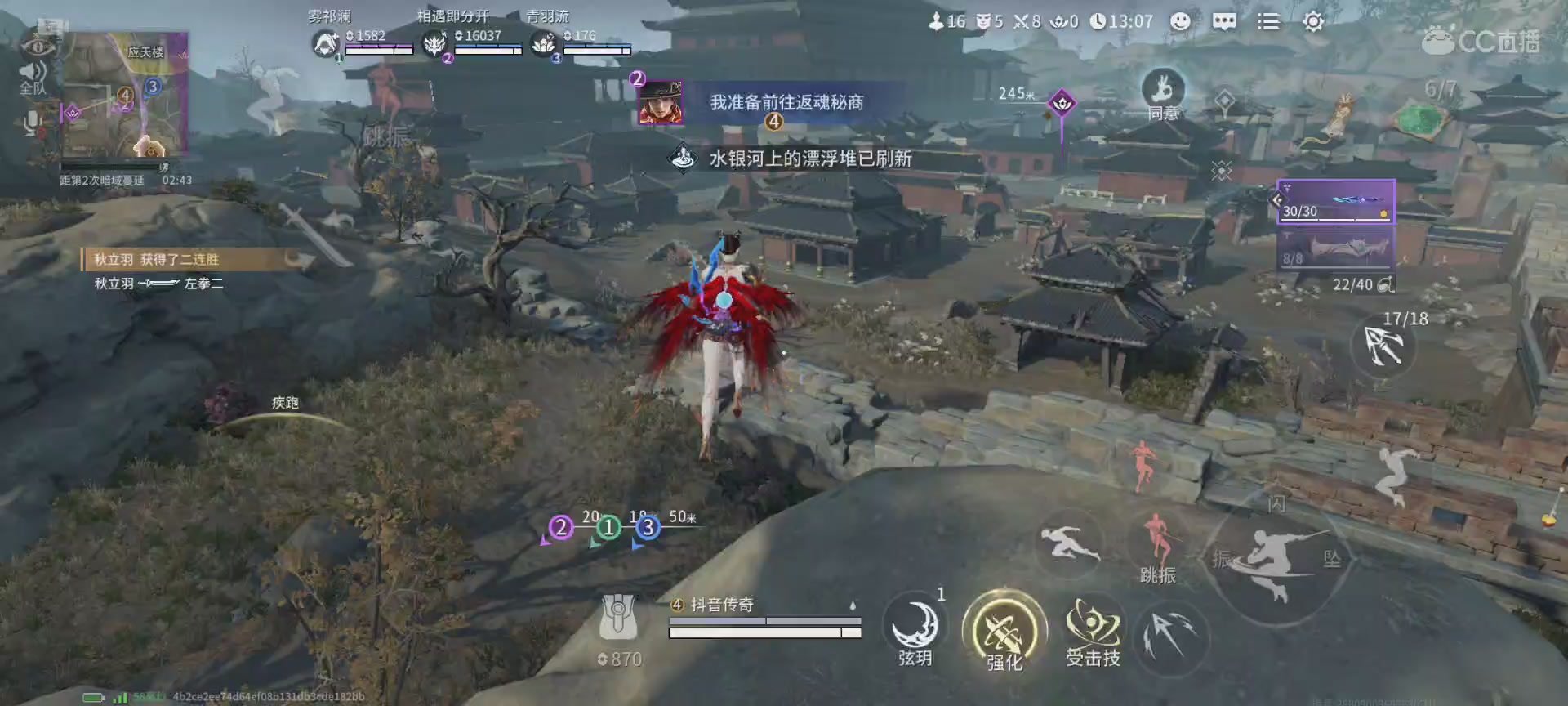
Task: Open the chat message bubble icon
Action: [x=1223, y=22]
